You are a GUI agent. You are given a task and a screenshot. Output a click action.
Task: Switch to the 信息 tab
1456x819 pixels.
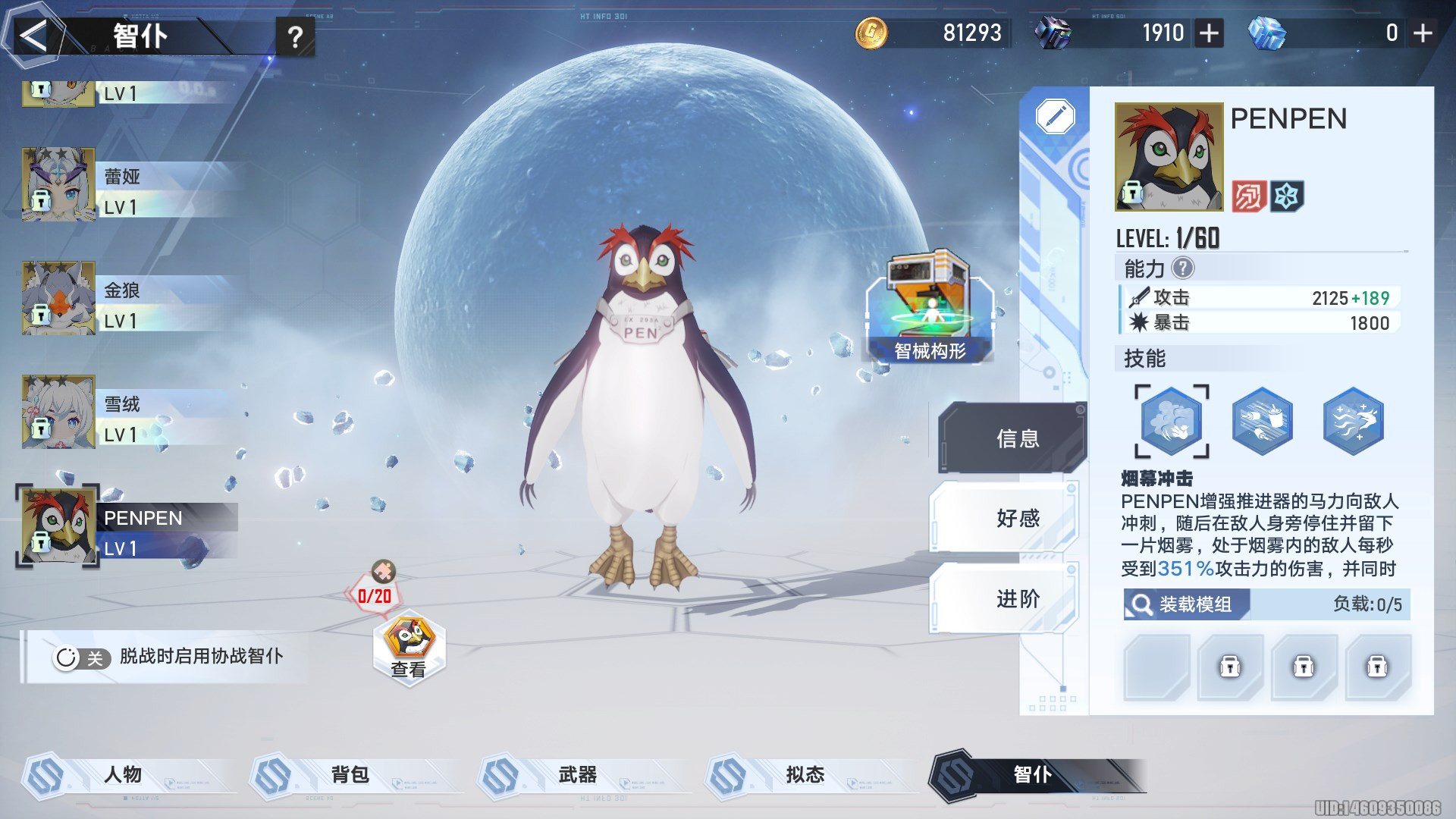[1016, 438]
